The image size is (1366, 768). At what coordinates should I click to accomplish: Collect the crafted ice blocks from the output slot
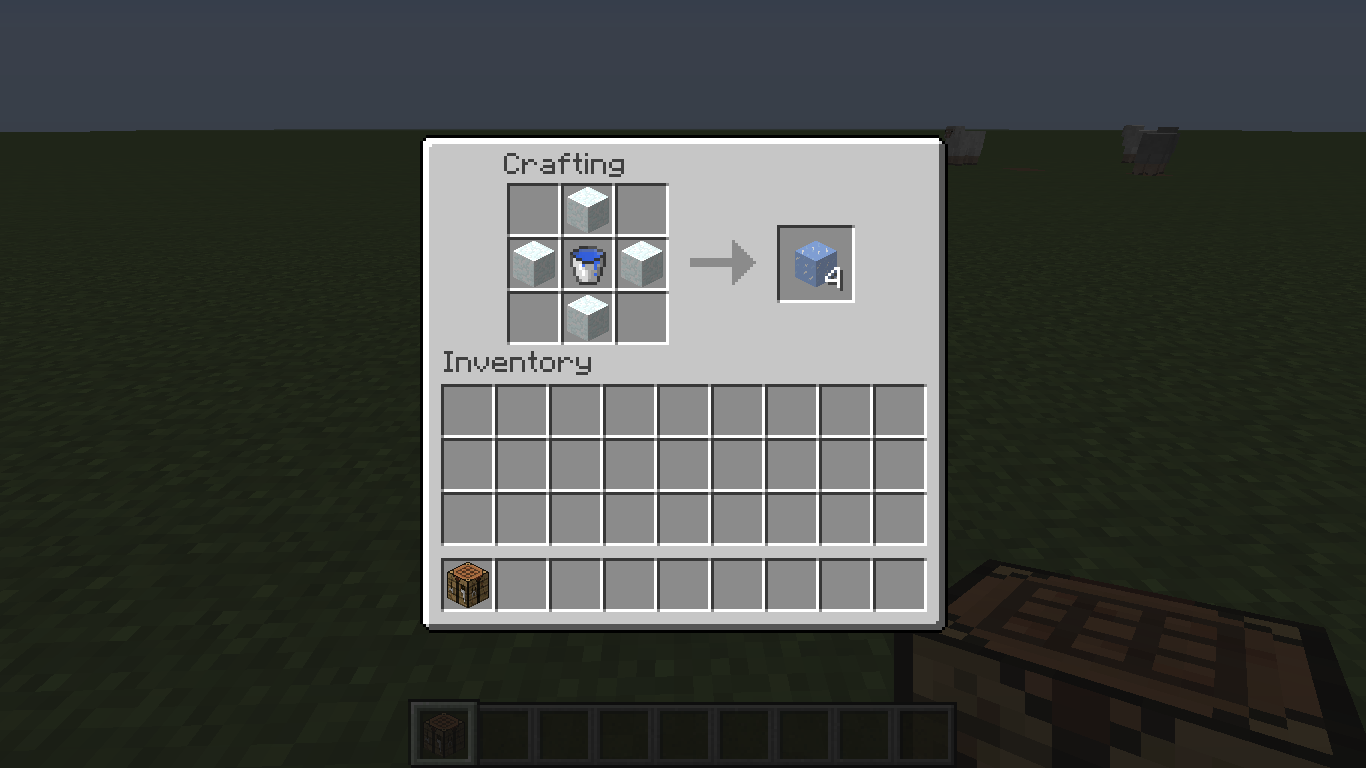tap(814, 263)
